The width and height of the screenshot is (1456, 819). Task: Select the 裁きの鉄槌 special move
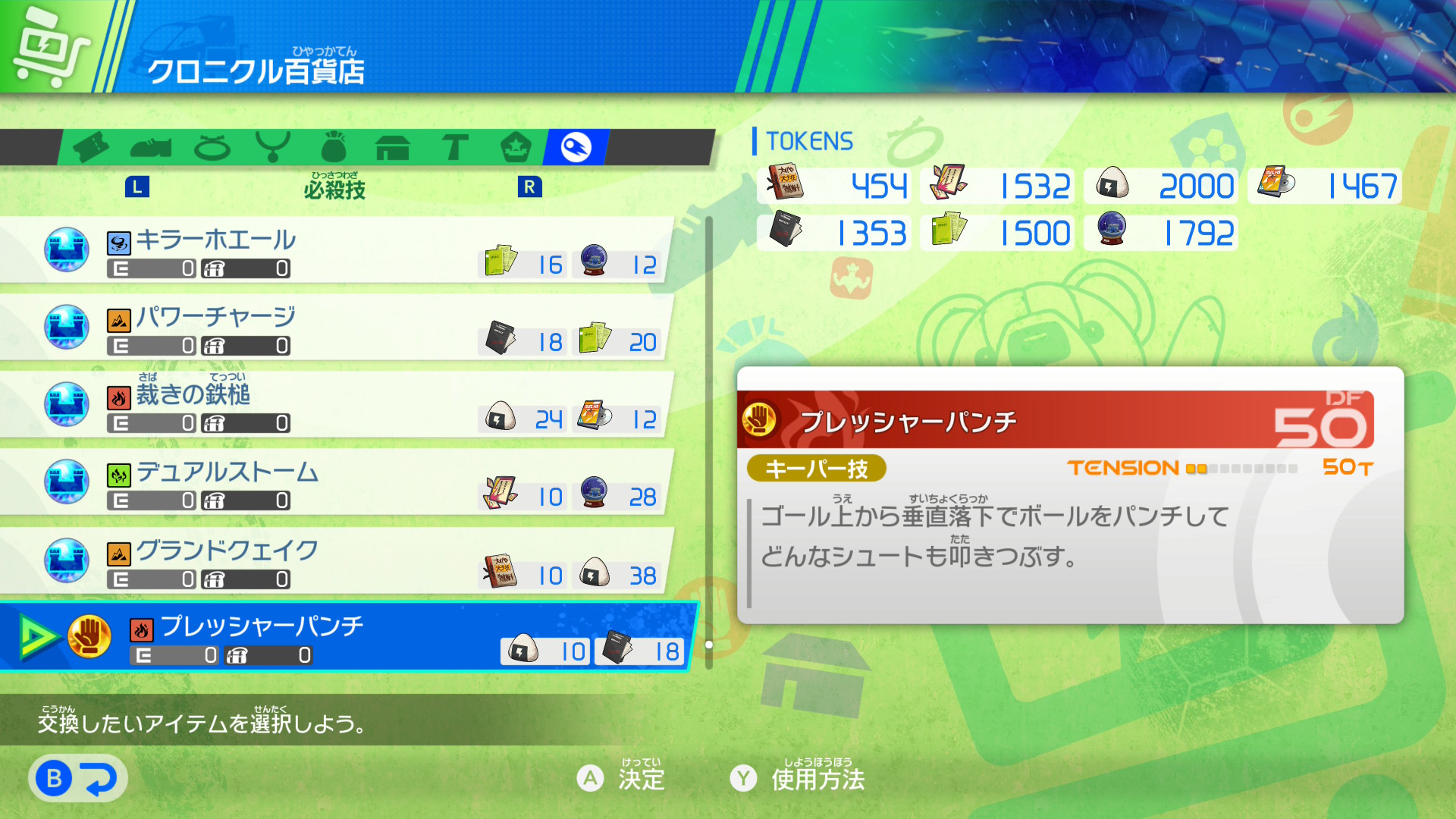pyautogui.click(x=334, y=406)
